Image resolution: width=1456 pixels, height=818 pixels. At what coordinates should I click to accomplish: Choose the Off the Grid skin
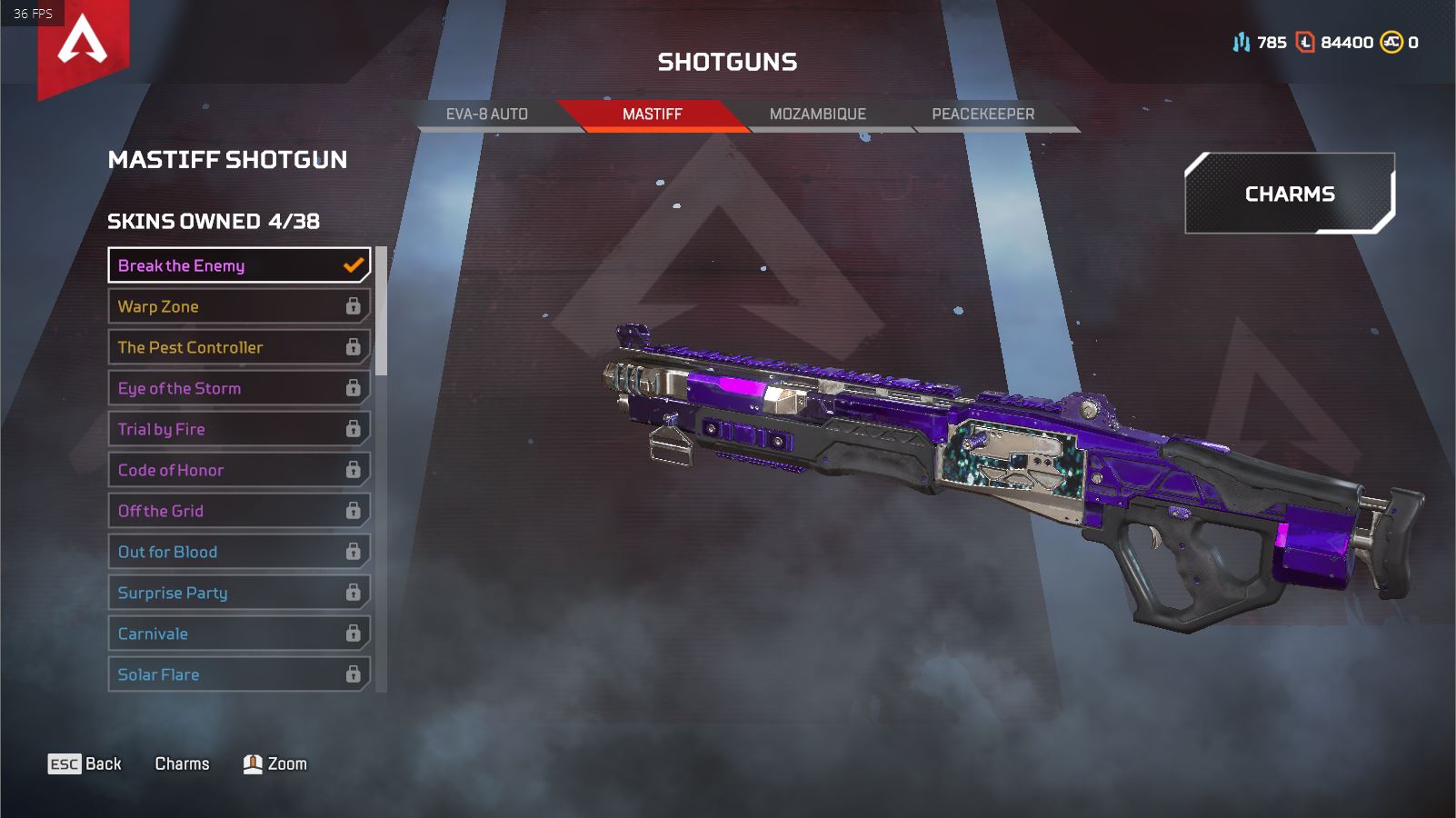pos(239,511)
